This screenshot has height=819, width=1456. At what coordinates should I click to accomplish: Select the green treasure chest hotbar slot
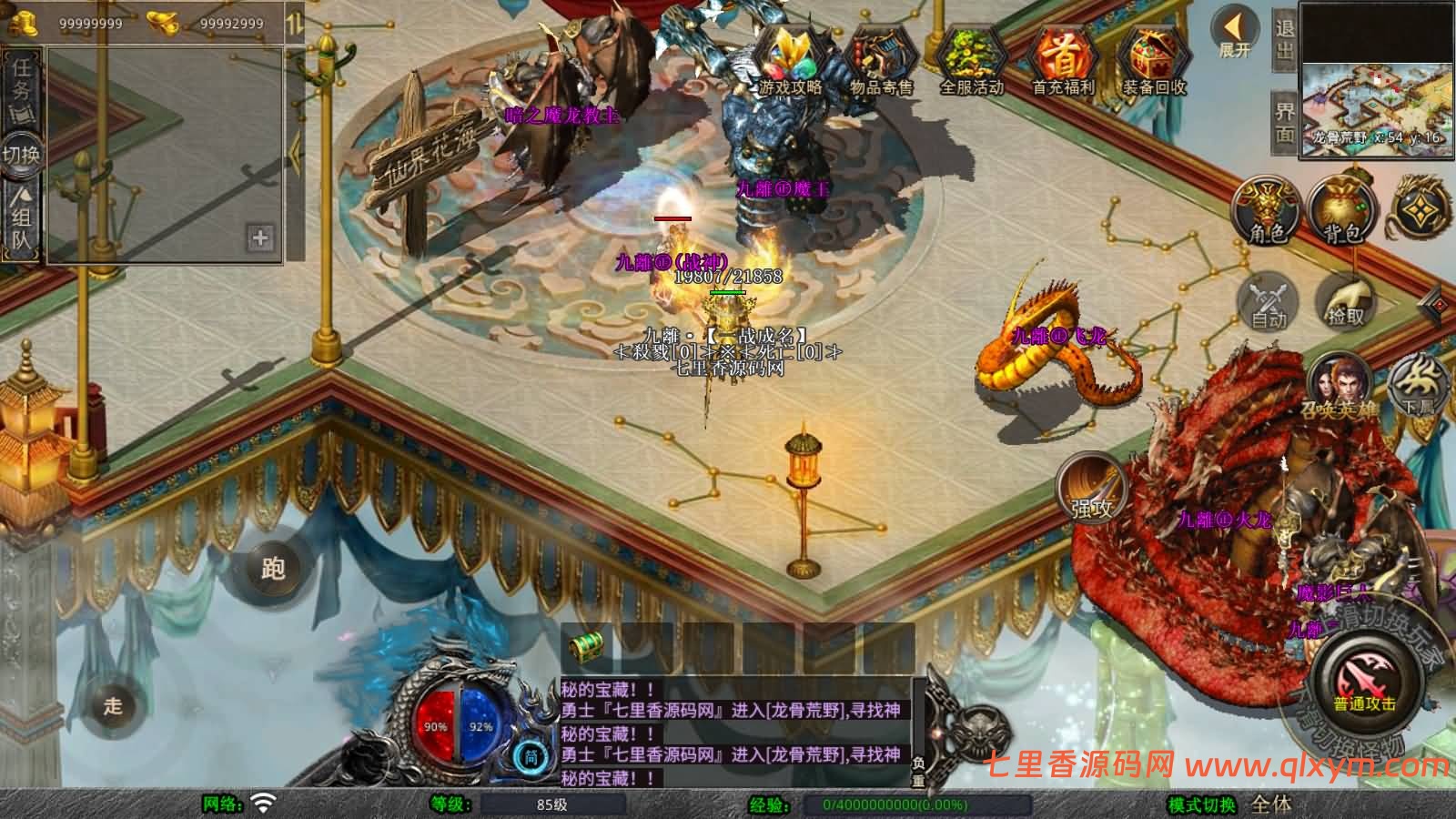(583, 648)
